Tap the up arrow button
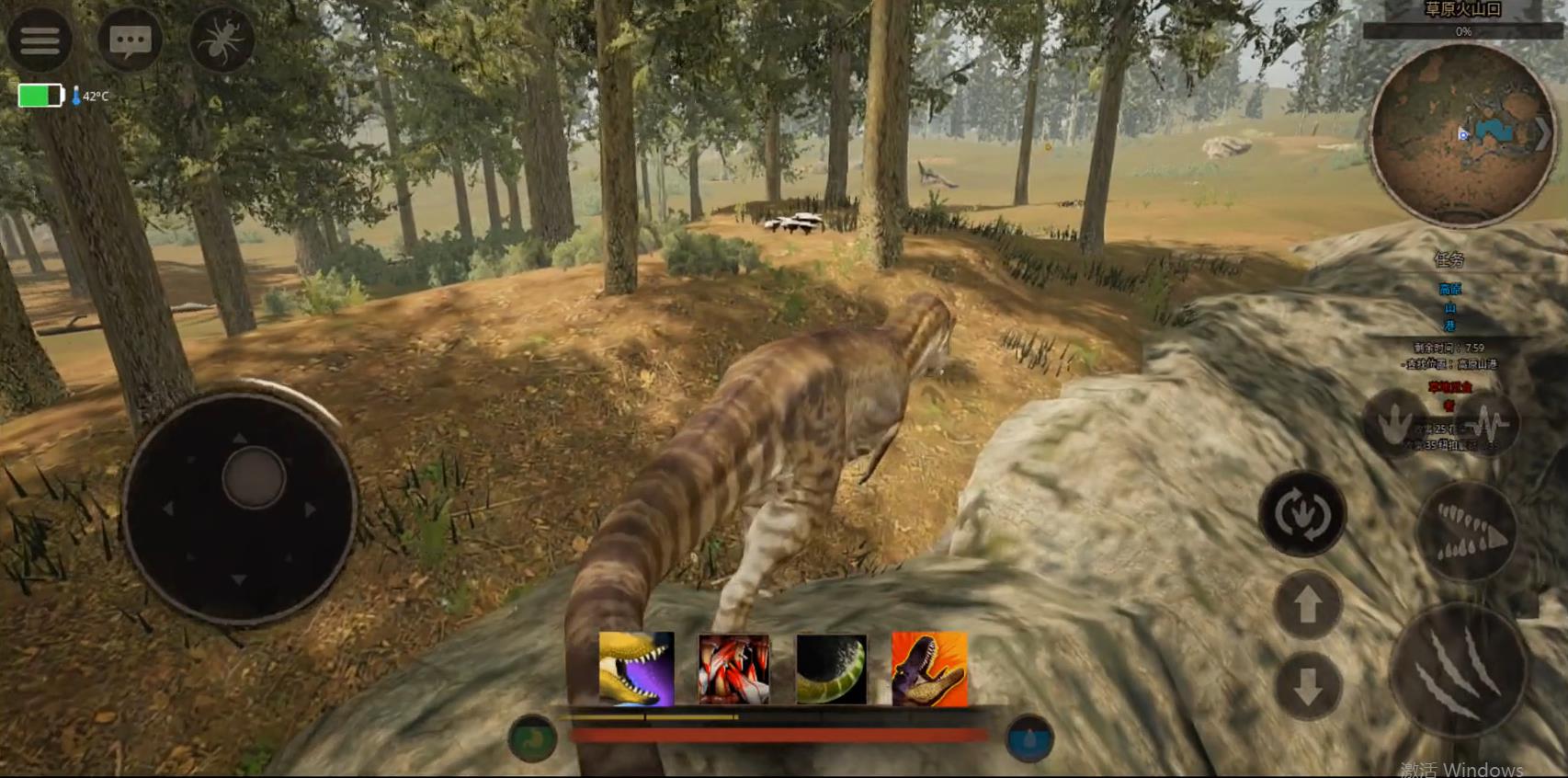 pos(1307,604)
